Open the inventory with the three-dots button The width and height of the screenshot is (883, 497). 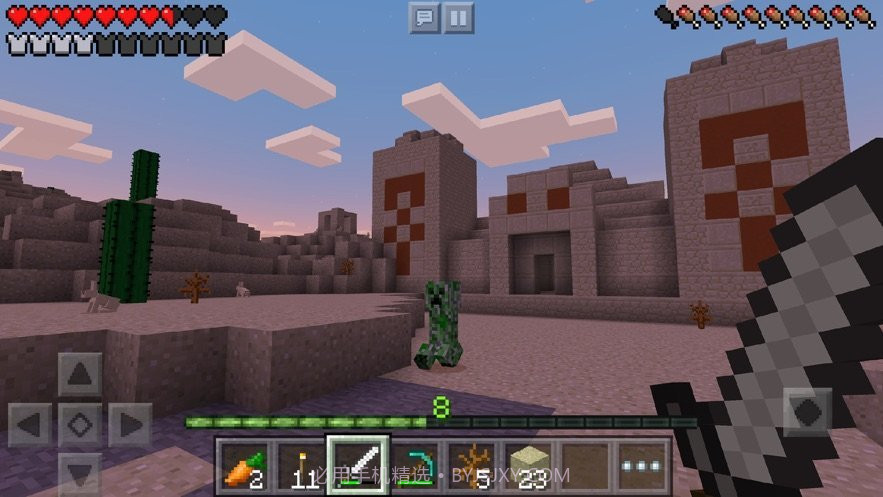point(641,466)
